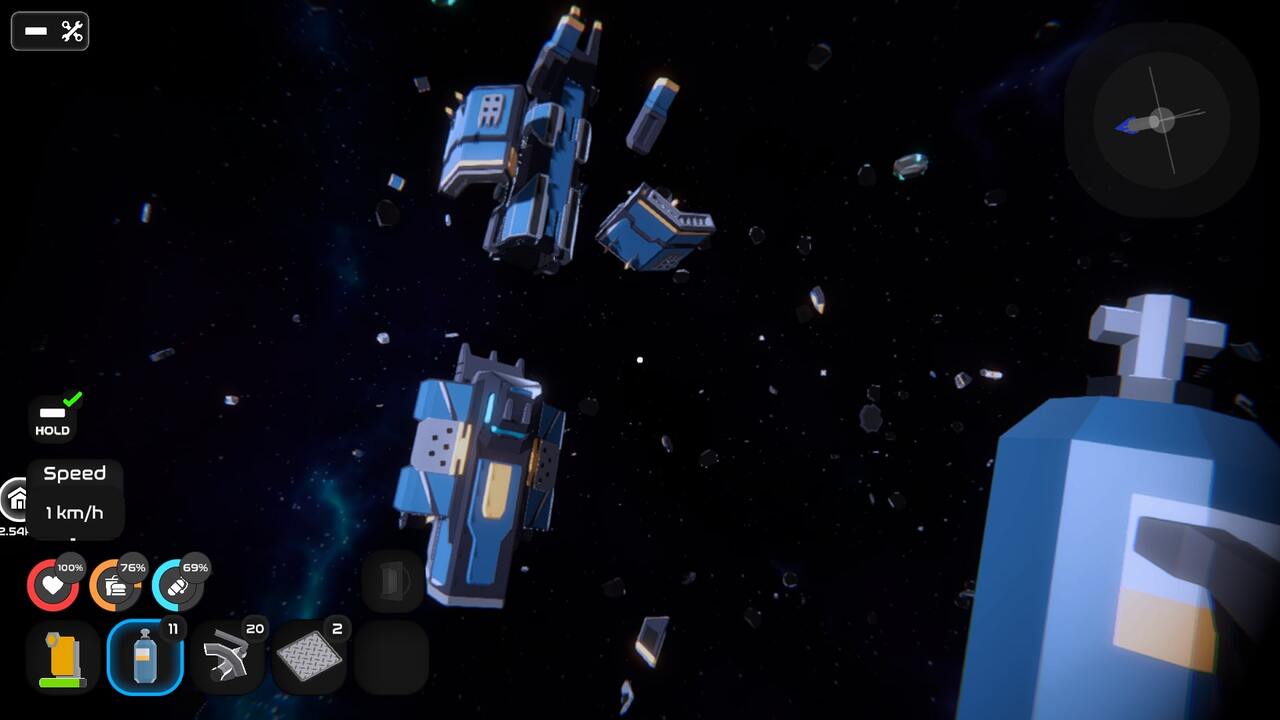
Task: Click the home waypoint marker
Action: coord(16,498)
